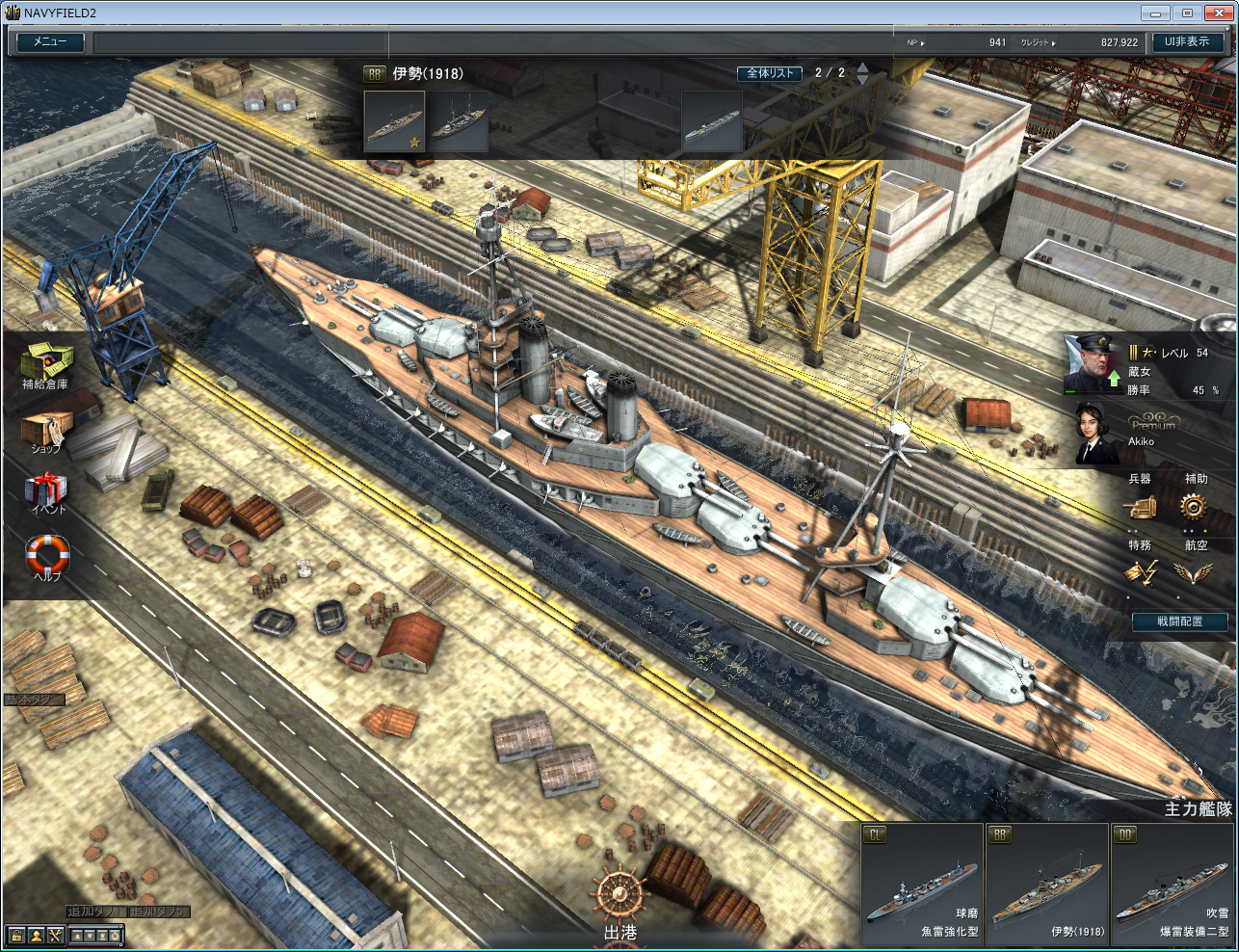Open the 補給倉庫 supply warehouse
The image size is (1239, 952).
pos(45,364)
